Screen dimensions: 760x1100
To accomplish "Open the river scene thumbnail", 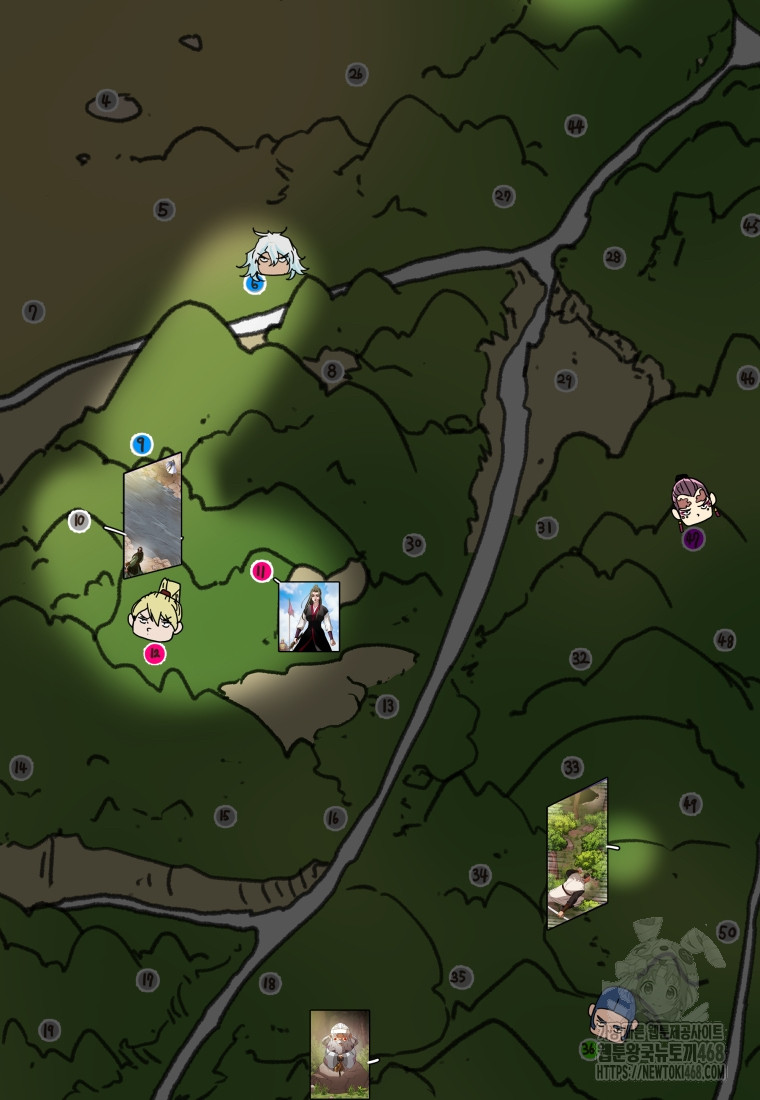I will pos(152,516).
